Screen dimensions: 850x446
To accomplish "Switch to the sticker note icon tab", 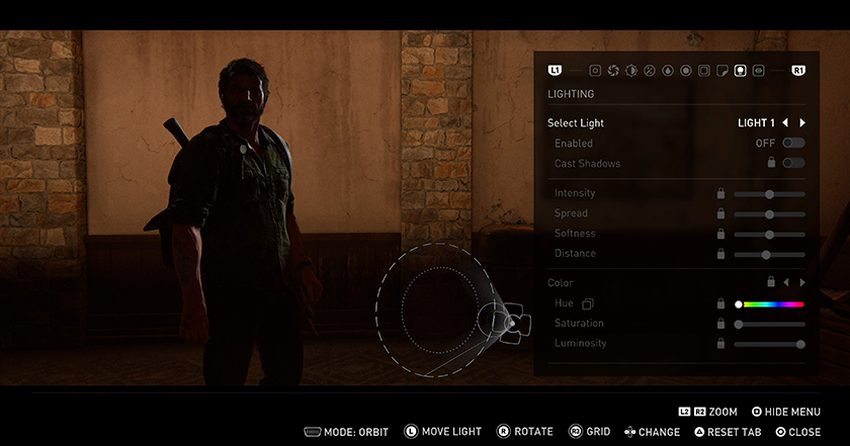I will (x=722, y=71).
